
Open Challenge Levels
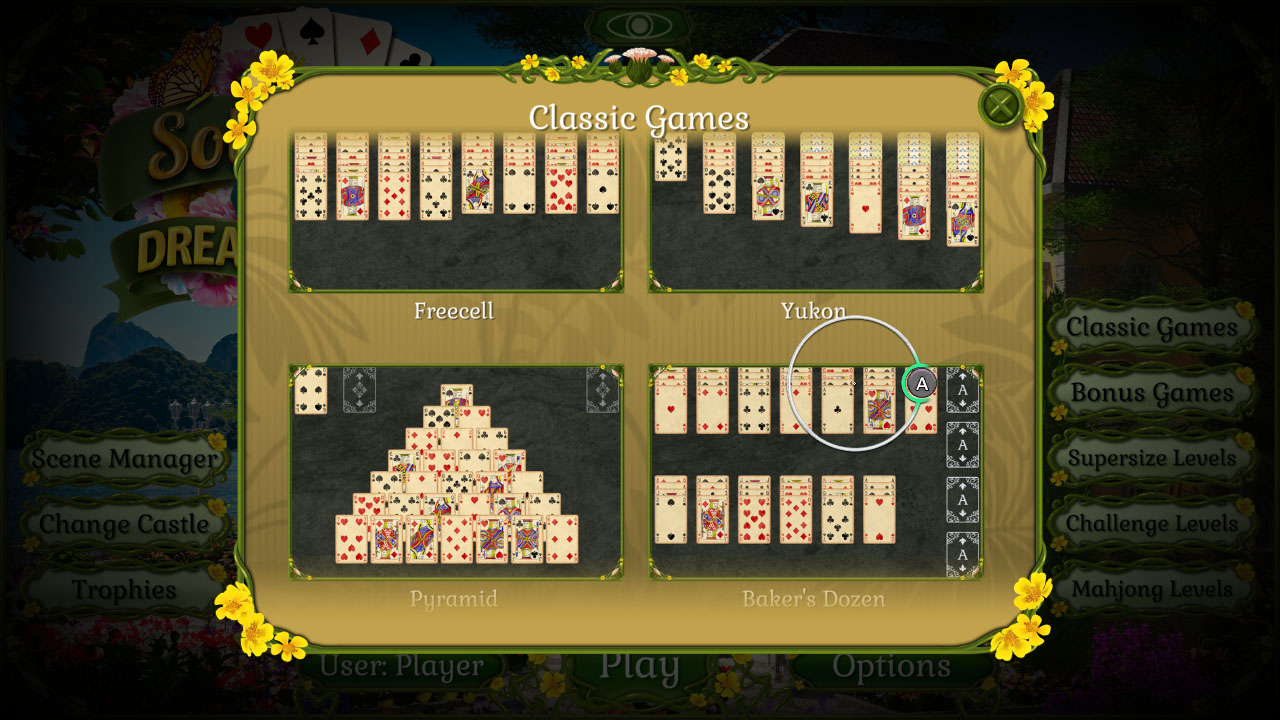coord(1151,524)
